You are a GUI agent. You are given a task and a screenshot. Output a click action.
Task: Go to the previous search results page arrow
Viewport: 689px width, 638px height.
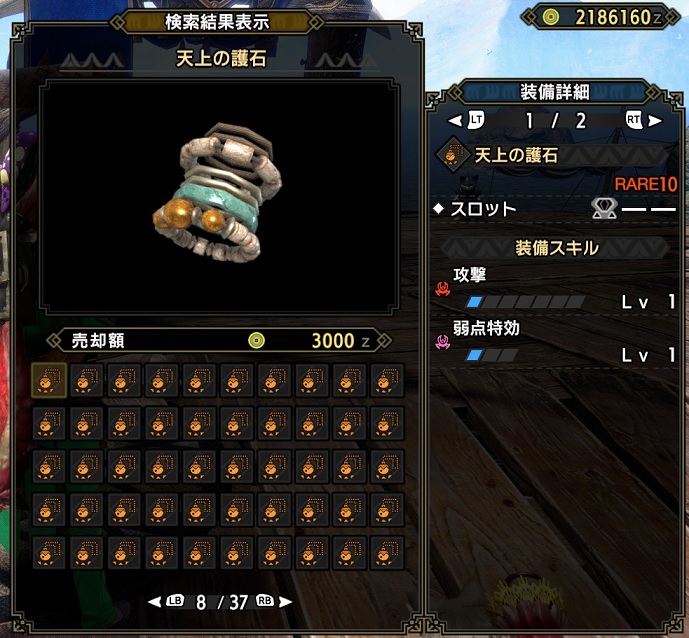[155, 602]
